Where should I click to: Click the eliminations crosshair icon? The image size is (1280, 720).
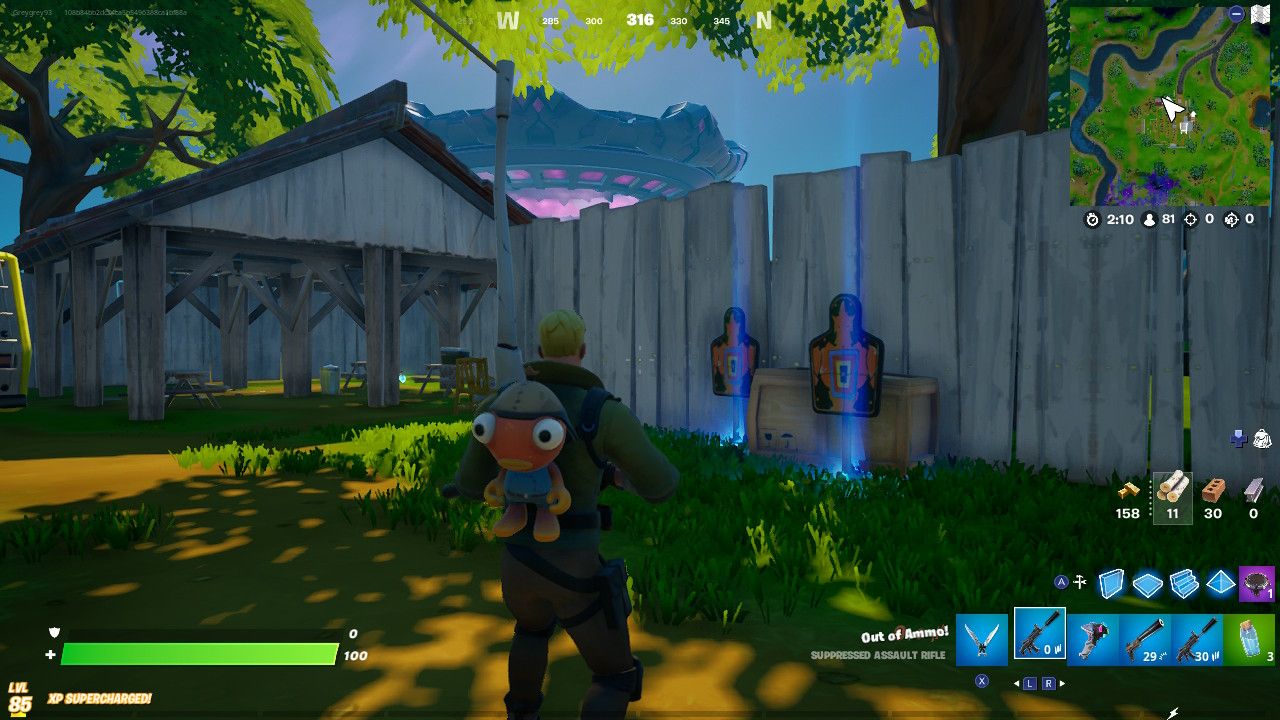coord(1191,220)
